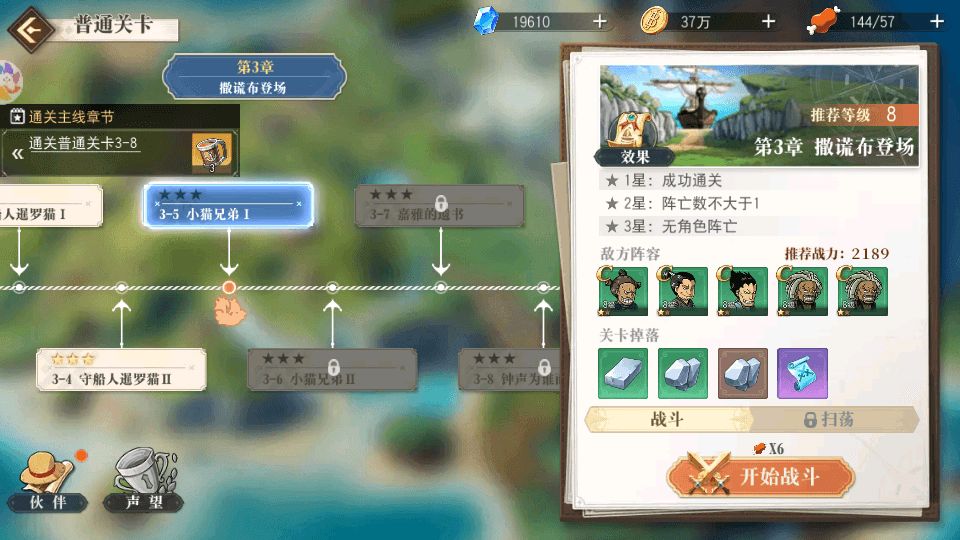This screenshot has width=960, height=540.
Task: Open the 声望 trophy menu
Action: click(x=142, y=481)
